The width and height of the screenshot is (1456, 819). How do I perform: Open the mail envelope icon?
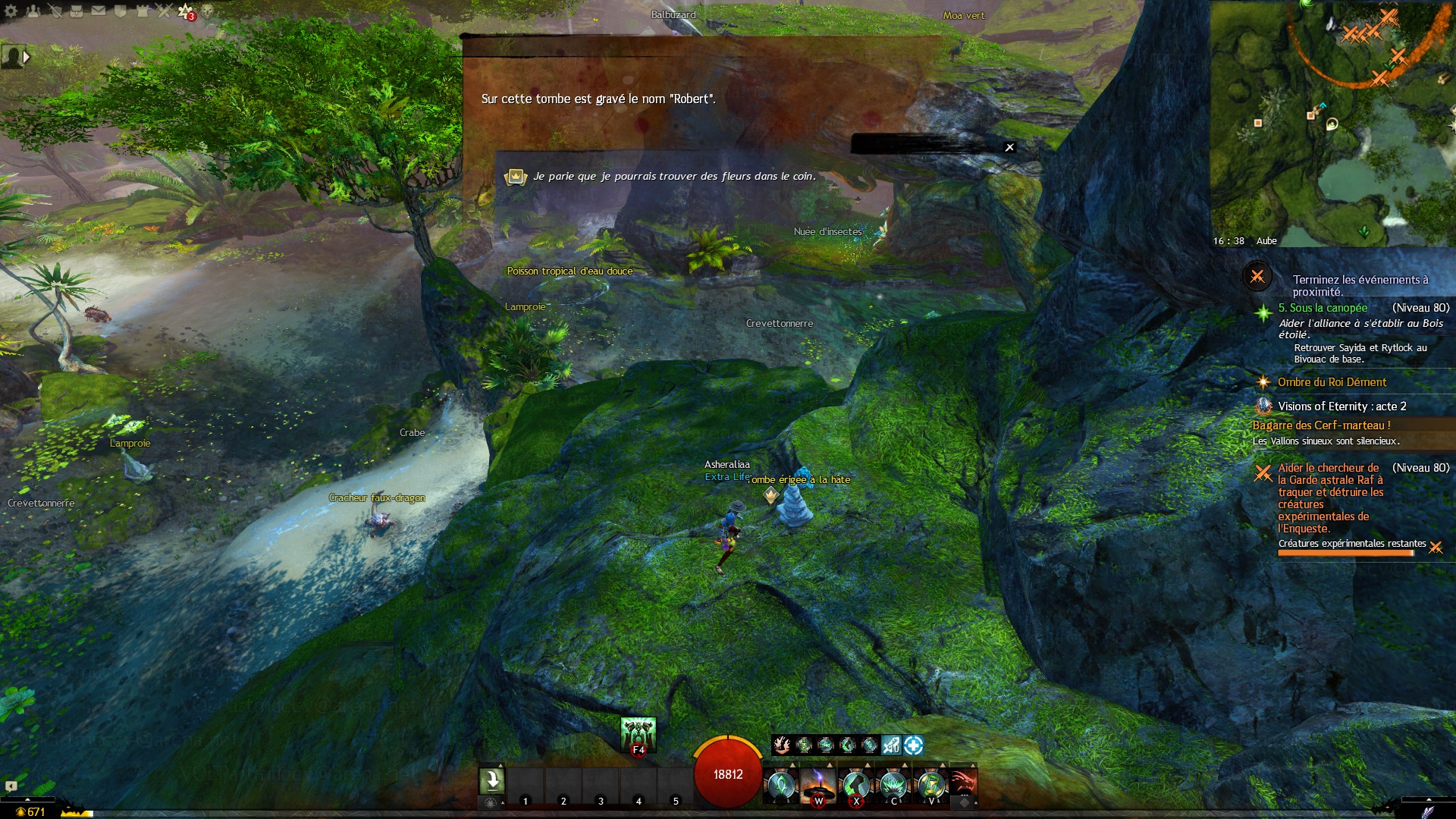point(99,11)
